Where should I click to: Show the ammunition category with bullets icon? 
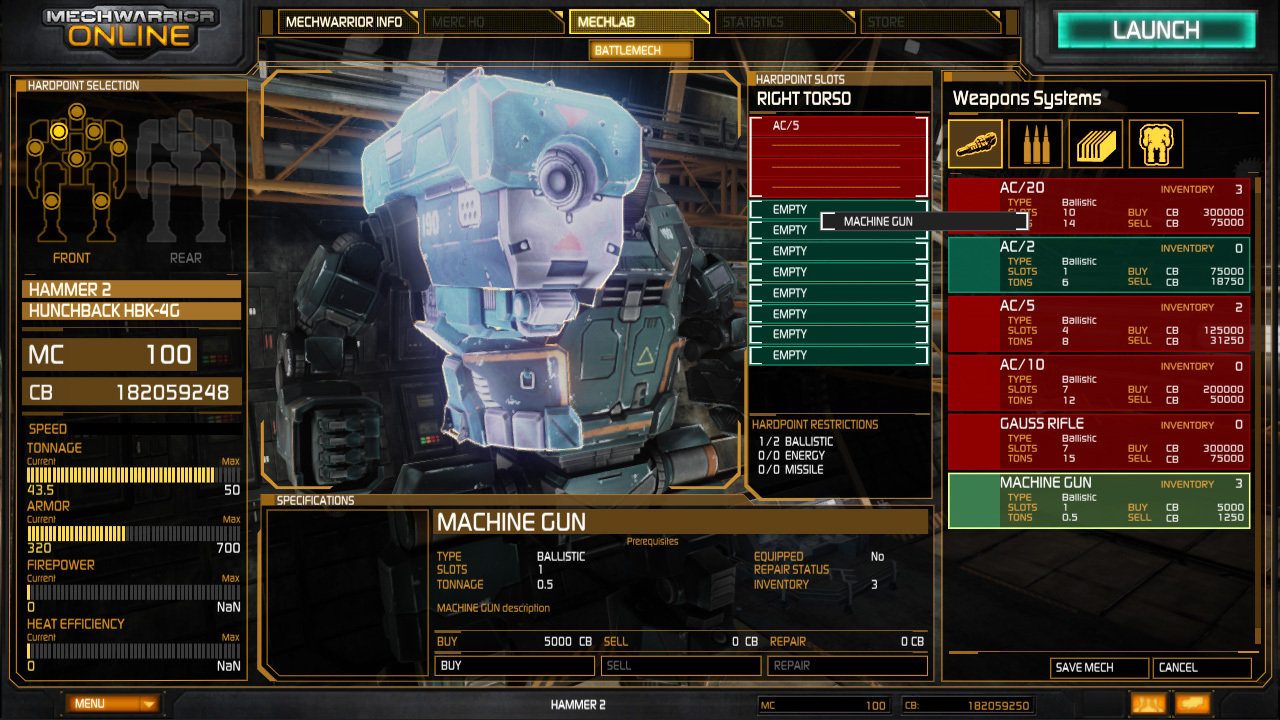[x=1036, y=144]
